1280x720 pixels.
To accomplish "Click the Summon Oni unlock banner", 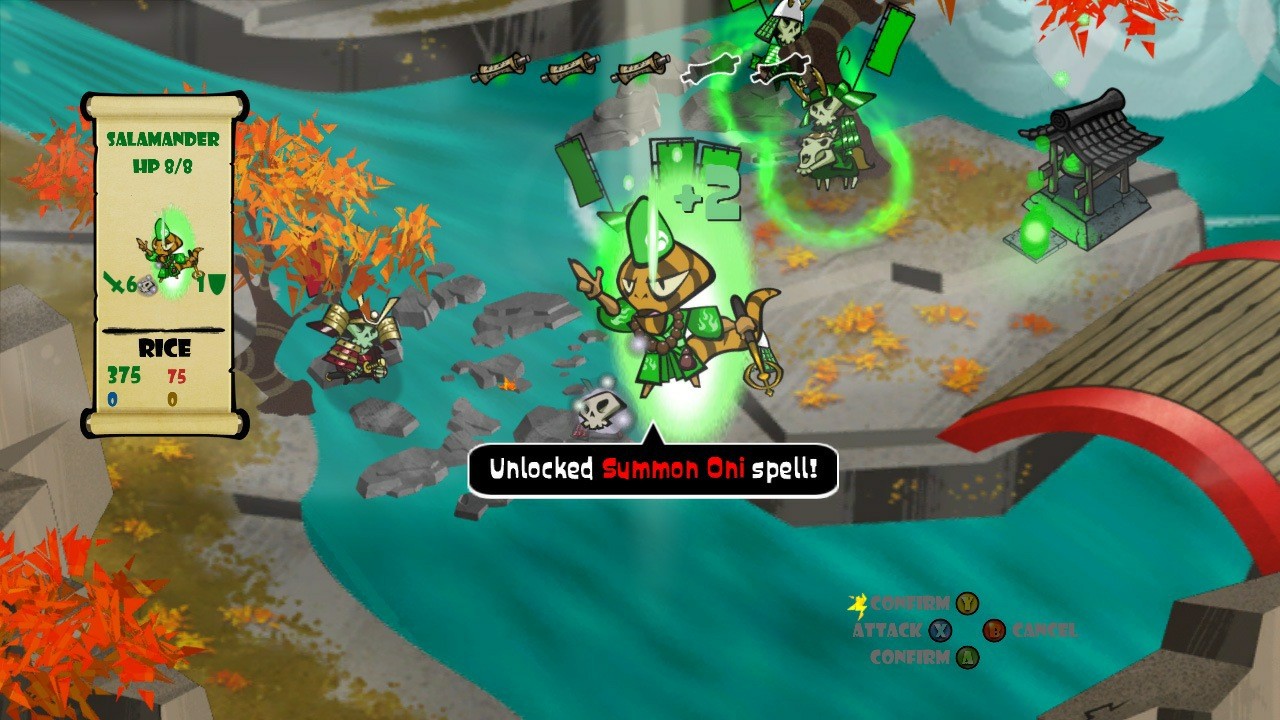I will pos(655,465).
